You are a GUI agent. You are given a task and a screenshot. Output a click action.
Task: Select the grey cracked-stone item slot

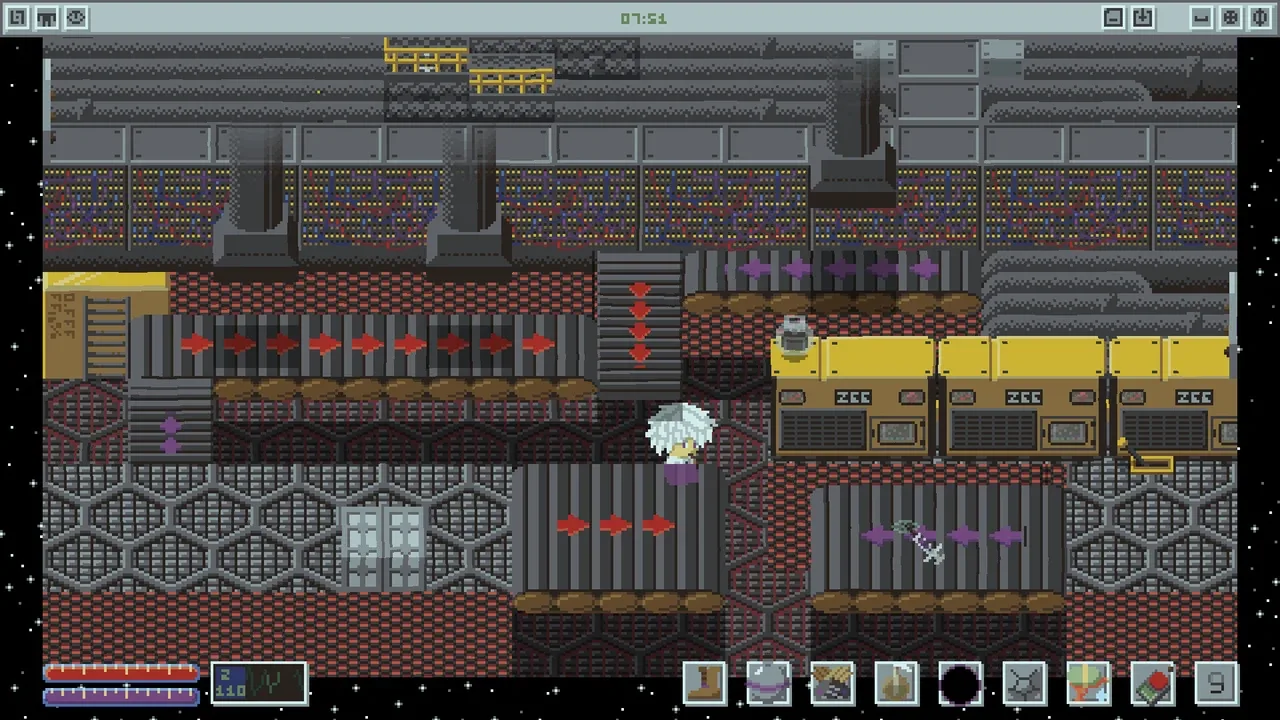1024,684
